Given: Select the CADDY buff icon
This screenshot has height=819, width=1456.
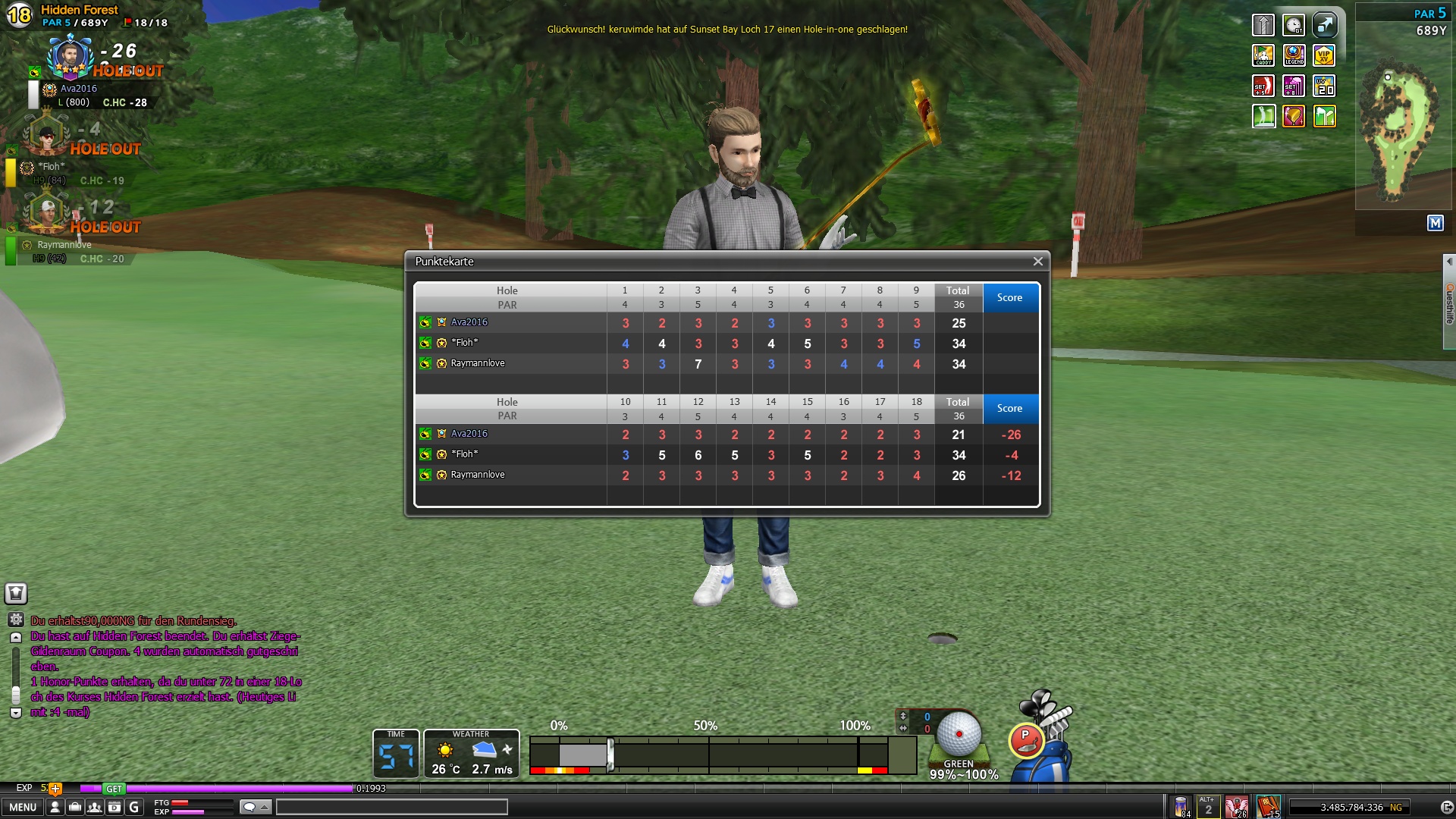Looking at the screenshot, I should (1263, 55).
